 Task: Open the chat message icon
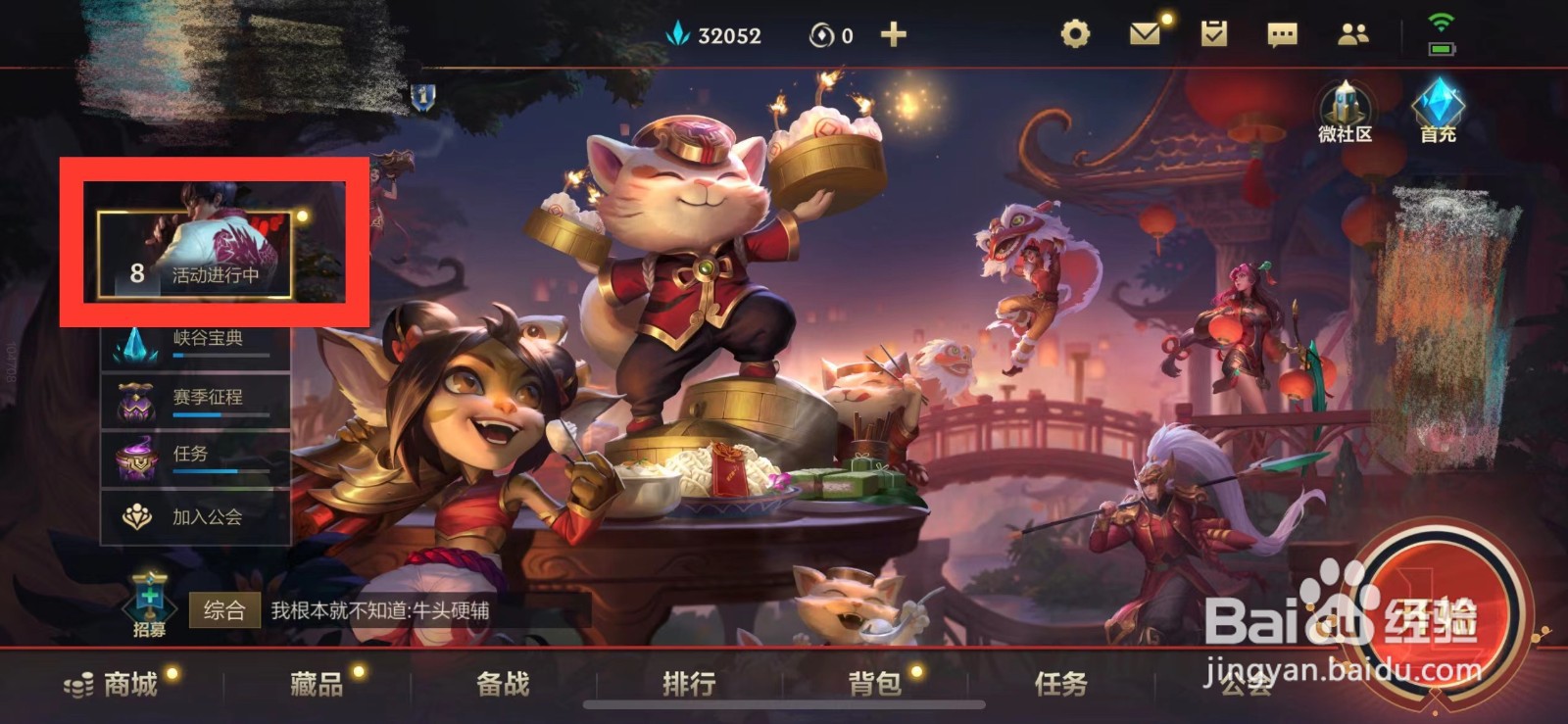tap(1283, 33)
